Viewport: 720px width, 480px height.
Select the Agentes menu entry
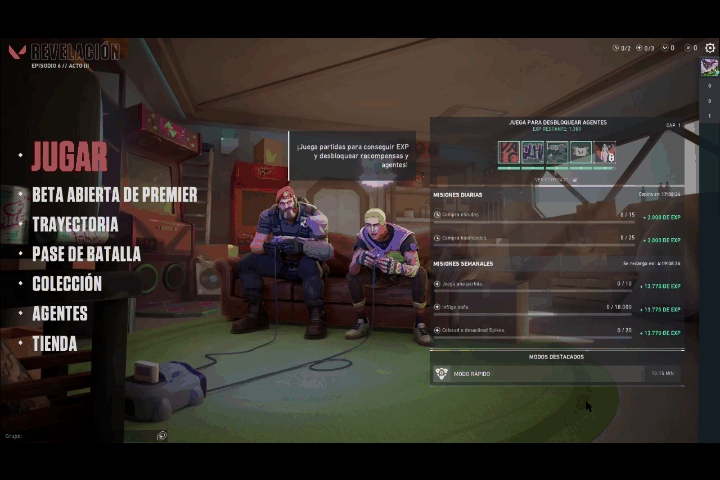coord(60,314)
